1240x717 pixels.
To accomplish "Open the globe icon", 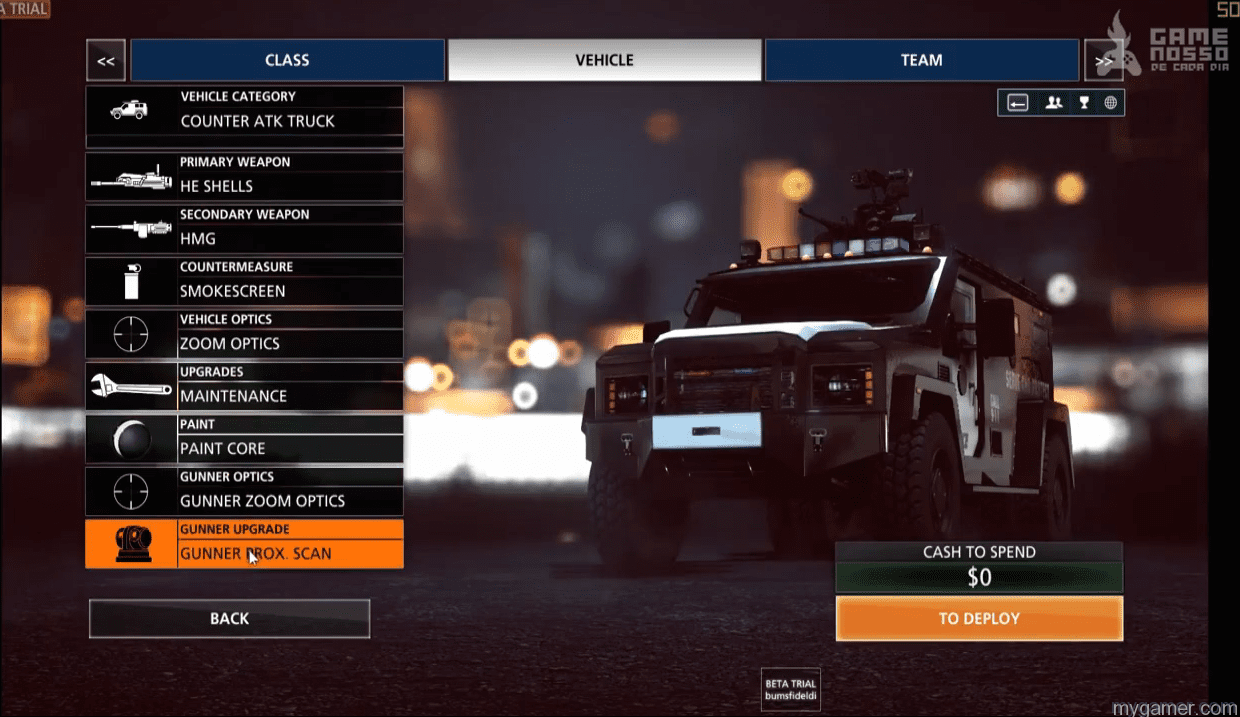I will 1110,102.
